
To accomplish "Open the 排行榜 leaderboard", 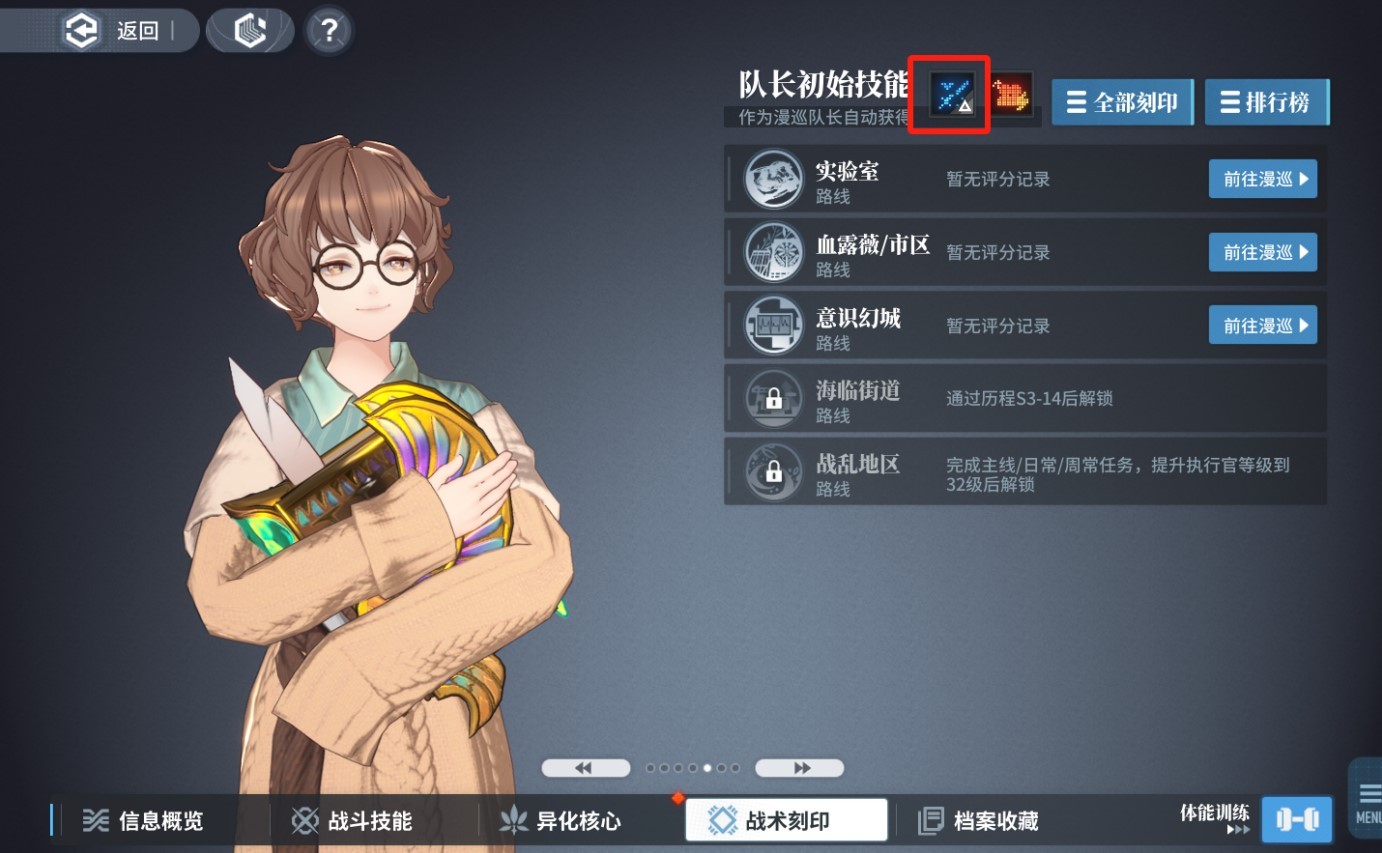I will [x=1267, y=101].
